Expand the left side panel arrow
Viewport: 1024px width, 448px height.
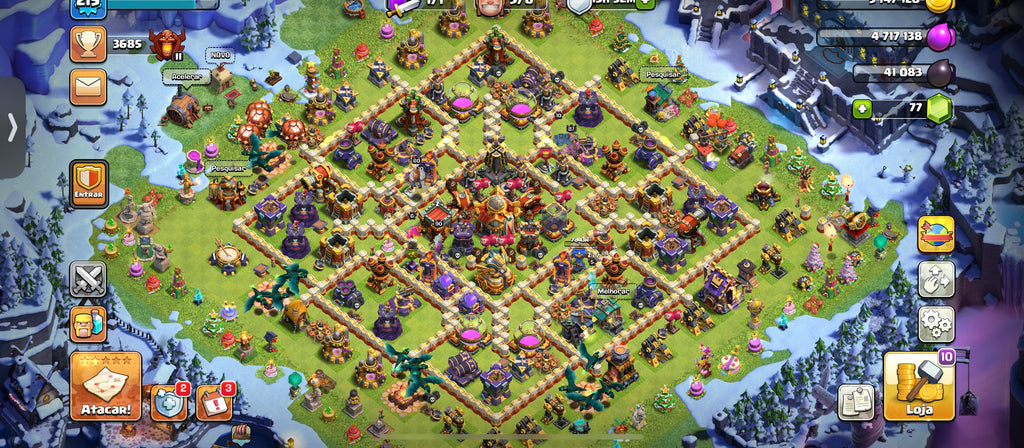click(x=12, y=127)
